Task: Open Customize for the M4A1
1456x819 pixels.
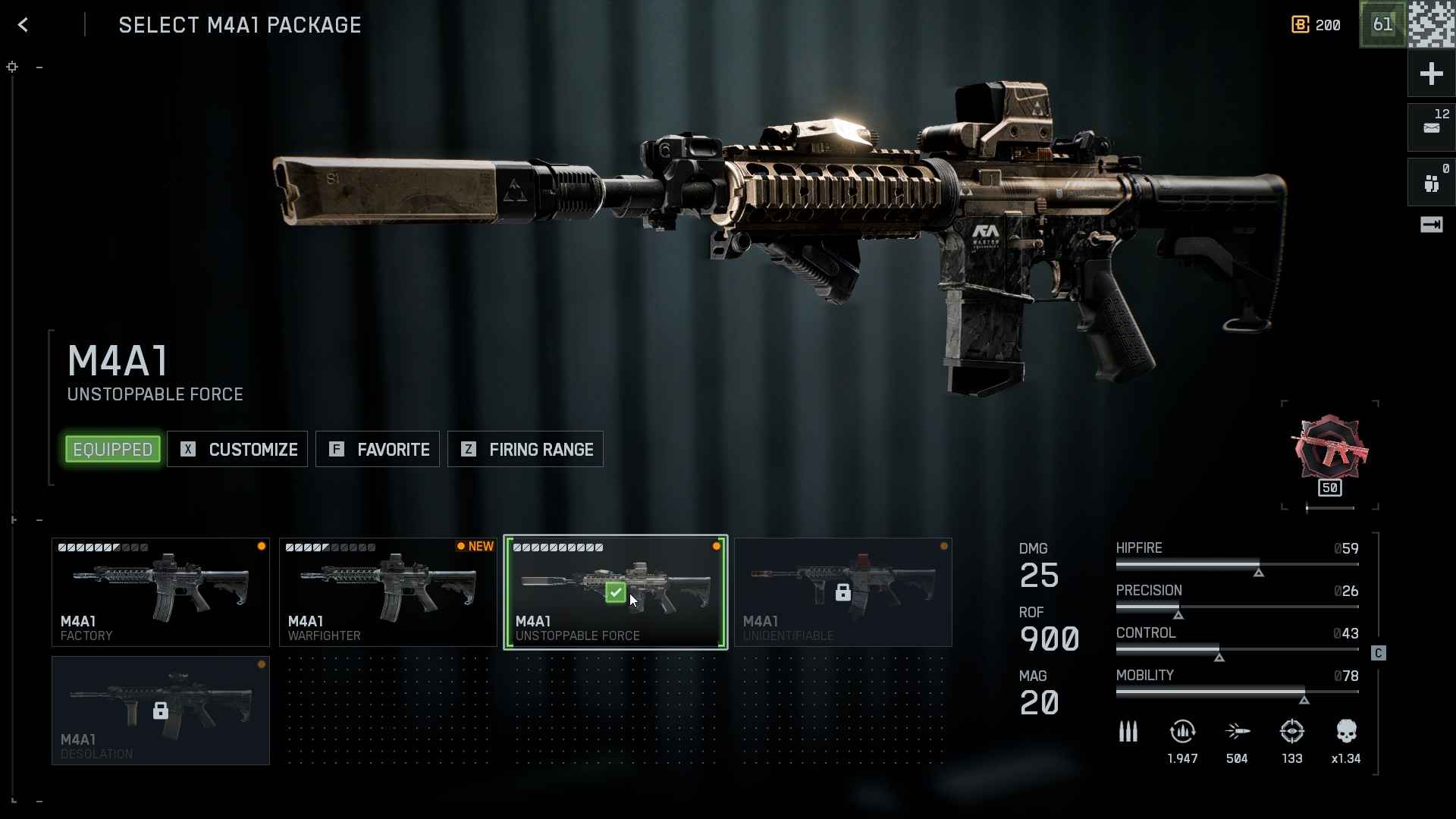Action: 237,450
